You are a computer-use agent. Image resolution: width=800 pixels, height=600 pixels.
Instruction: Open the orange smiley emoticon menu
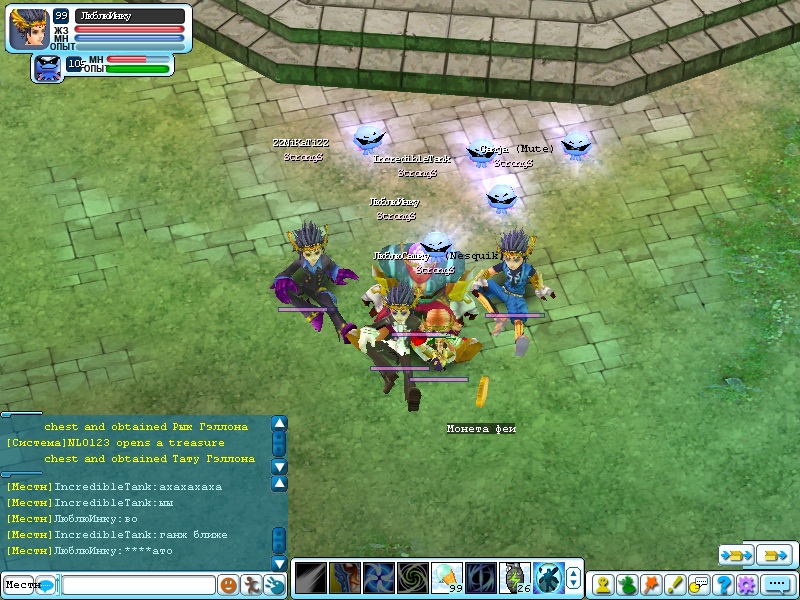point(229,584)
